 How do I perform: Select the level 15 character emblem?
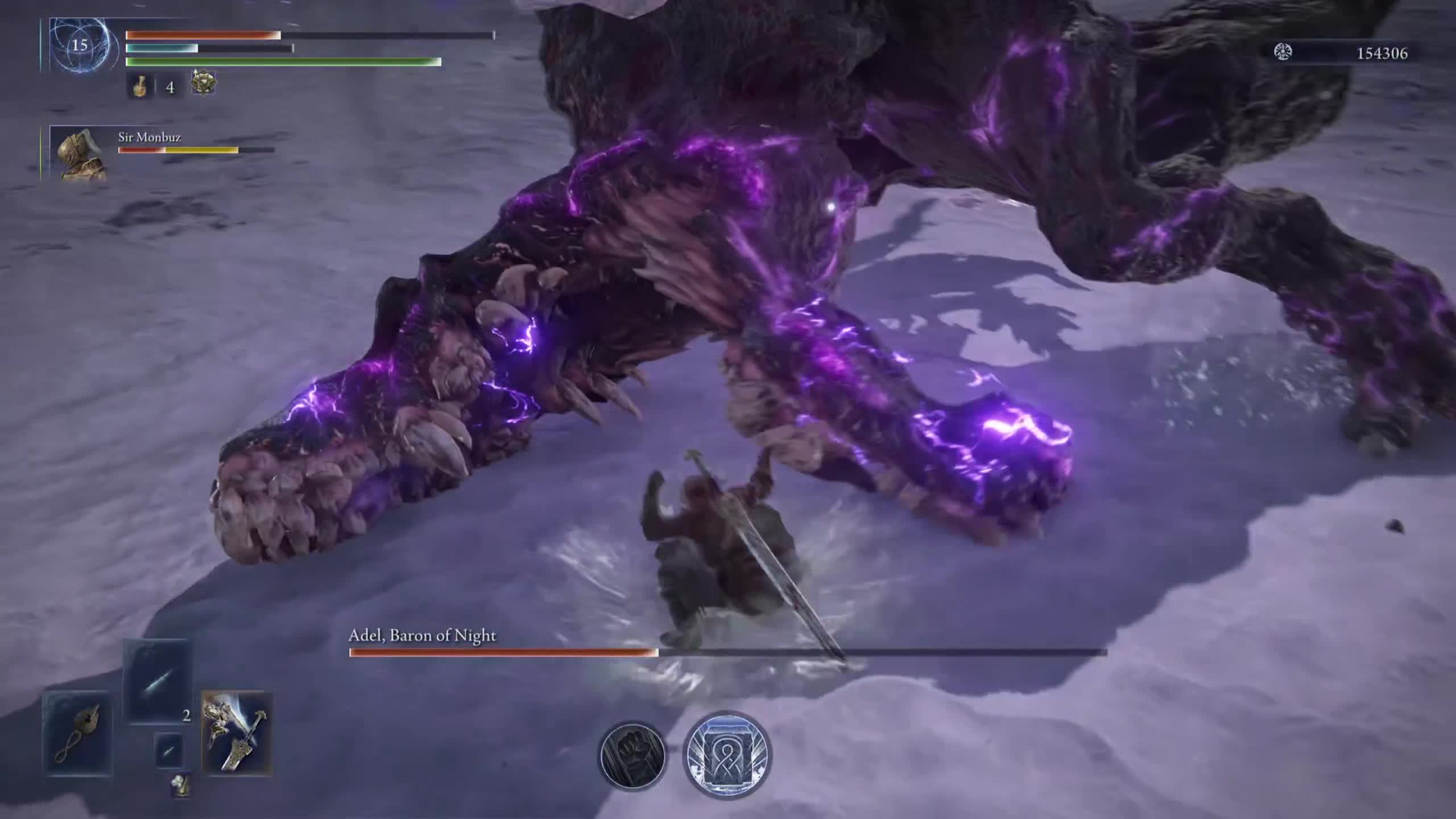point(80,45)
